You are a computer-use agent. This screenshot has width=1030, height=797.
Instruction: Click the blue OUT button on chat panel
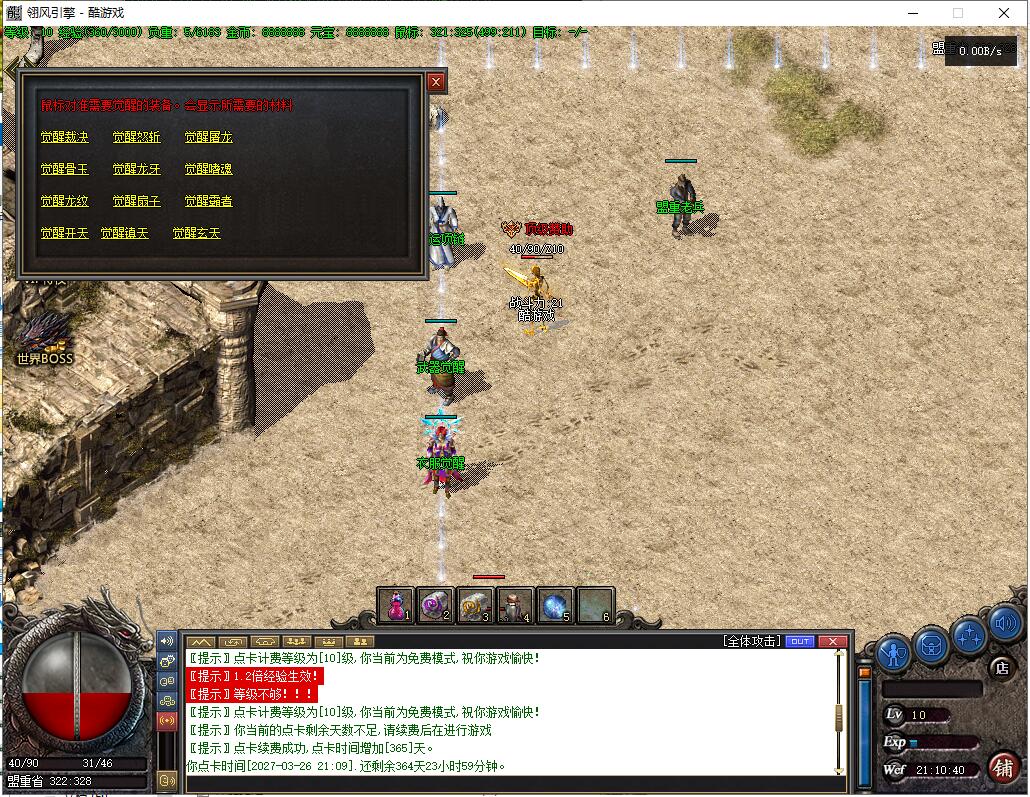[x=800, y=641]
